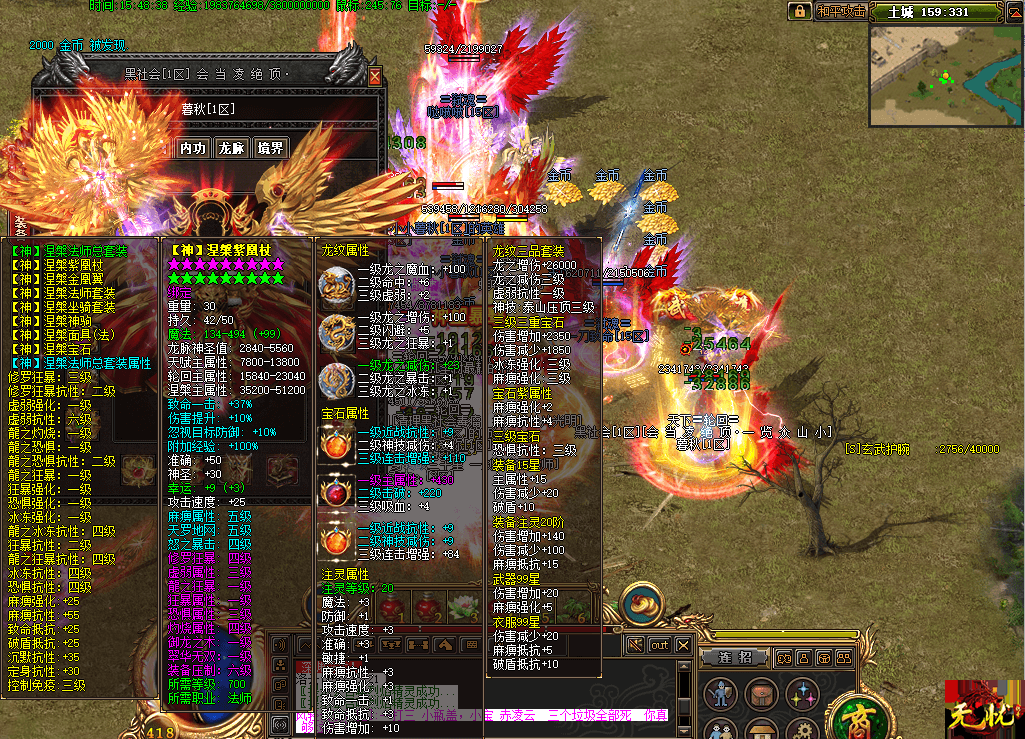Open the 连招 combo panel
Screen dimensions: 1025x739
point(735,657)
